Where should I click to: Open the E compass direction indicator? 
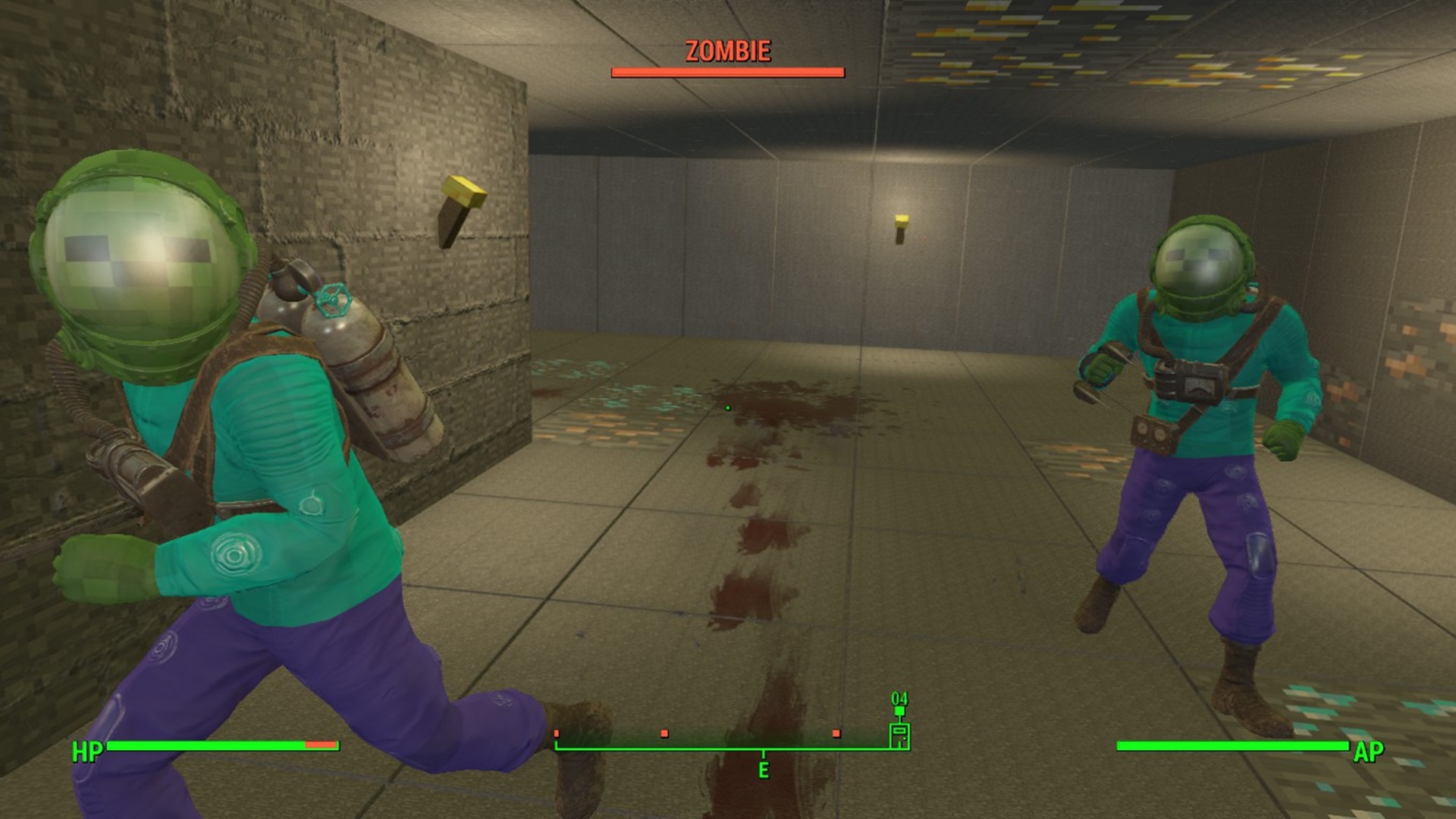pos(764,770)
